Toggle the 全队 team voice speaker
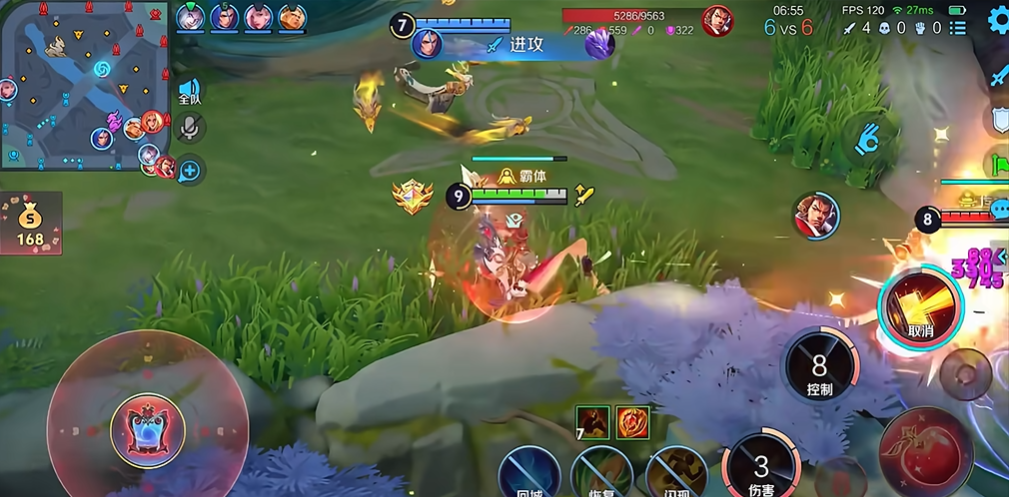This screenshot has height=497, width=1009. [189, 93]
